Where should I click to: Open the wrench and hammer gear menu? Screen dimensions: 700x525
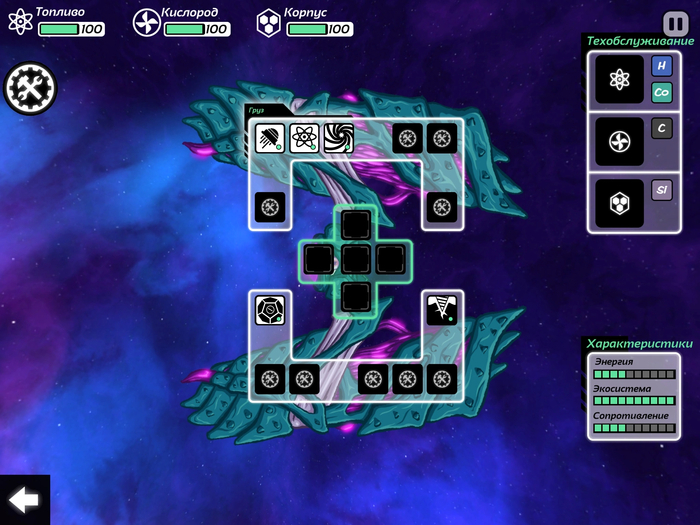pos(30,89)
